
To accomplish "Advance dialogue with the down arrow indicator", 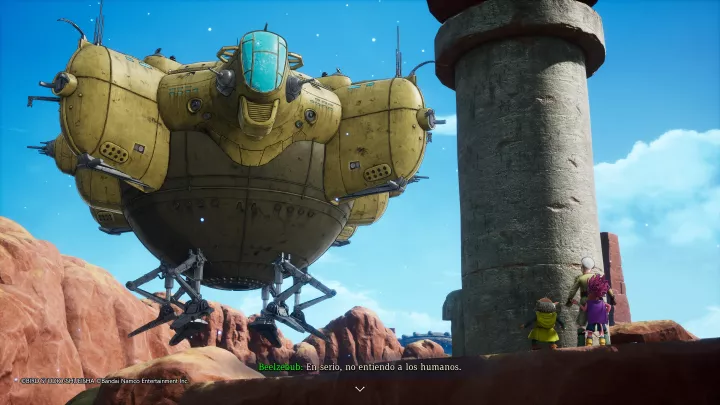I will [x=360, y=388].
